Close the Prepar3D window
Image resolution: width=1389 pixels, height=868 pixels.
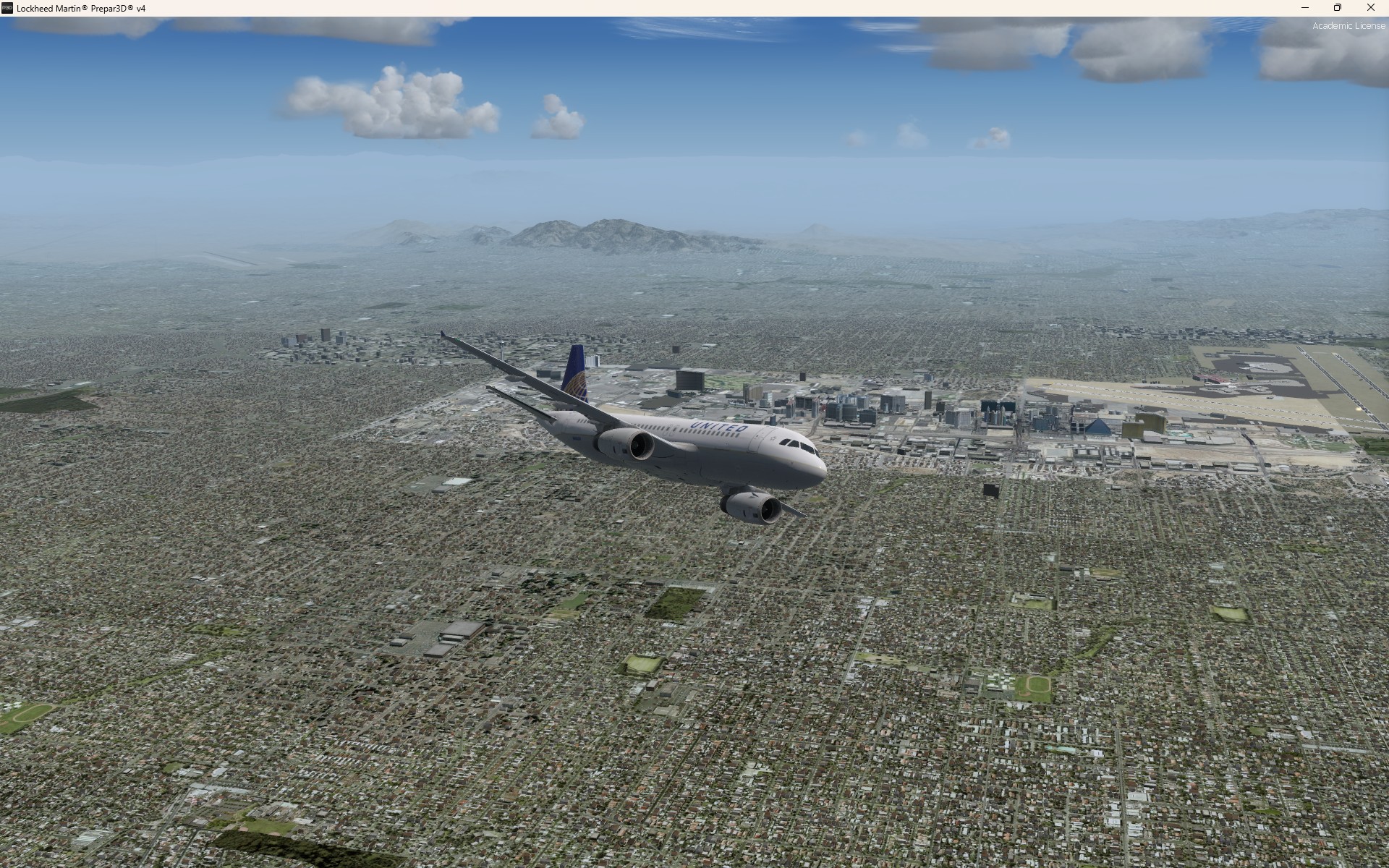[1370, 8]
